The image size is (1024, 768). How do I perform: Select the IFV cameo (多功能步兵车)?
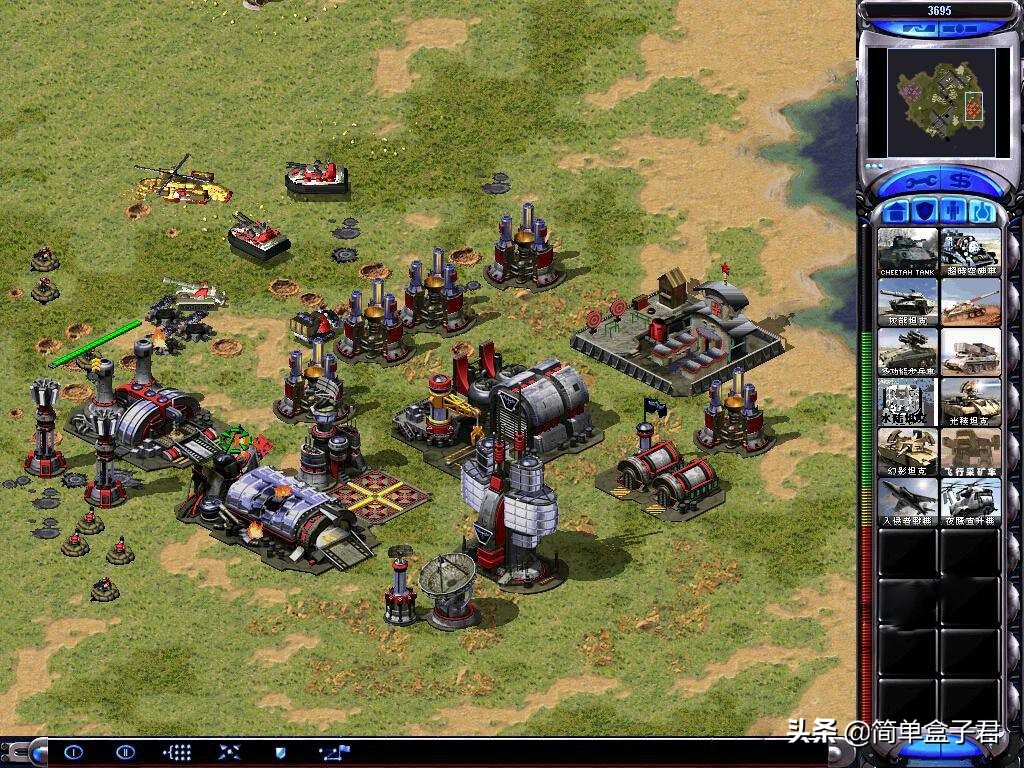[908, 352]
